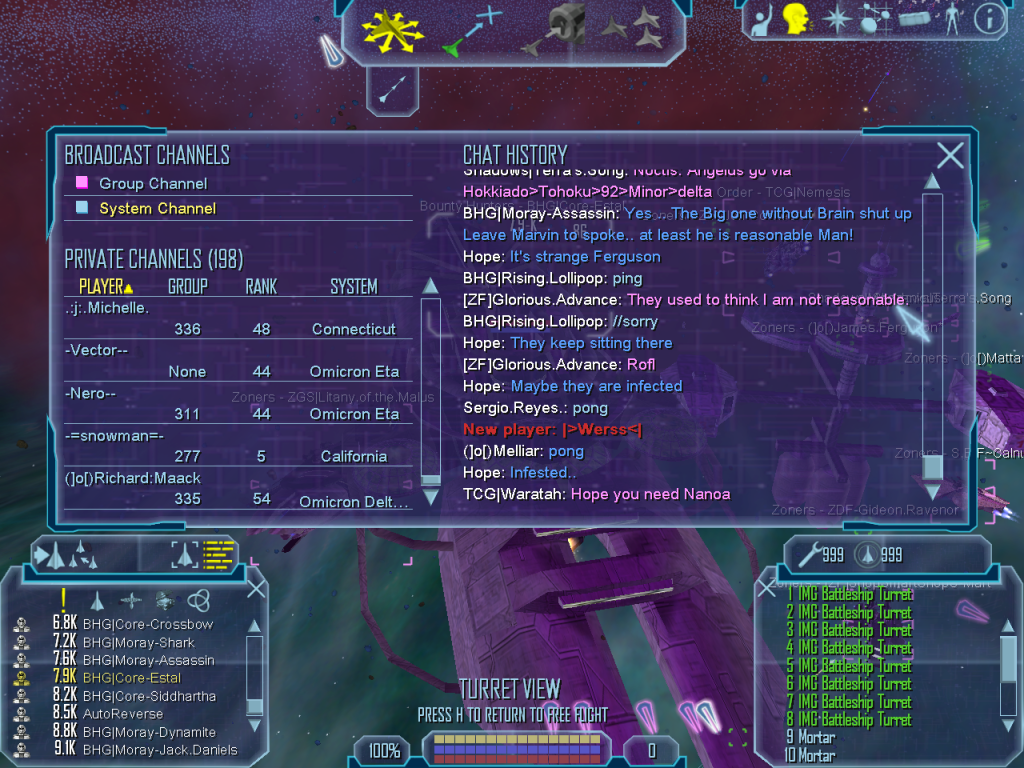Sort private channels by Rank column

point(261,287)
